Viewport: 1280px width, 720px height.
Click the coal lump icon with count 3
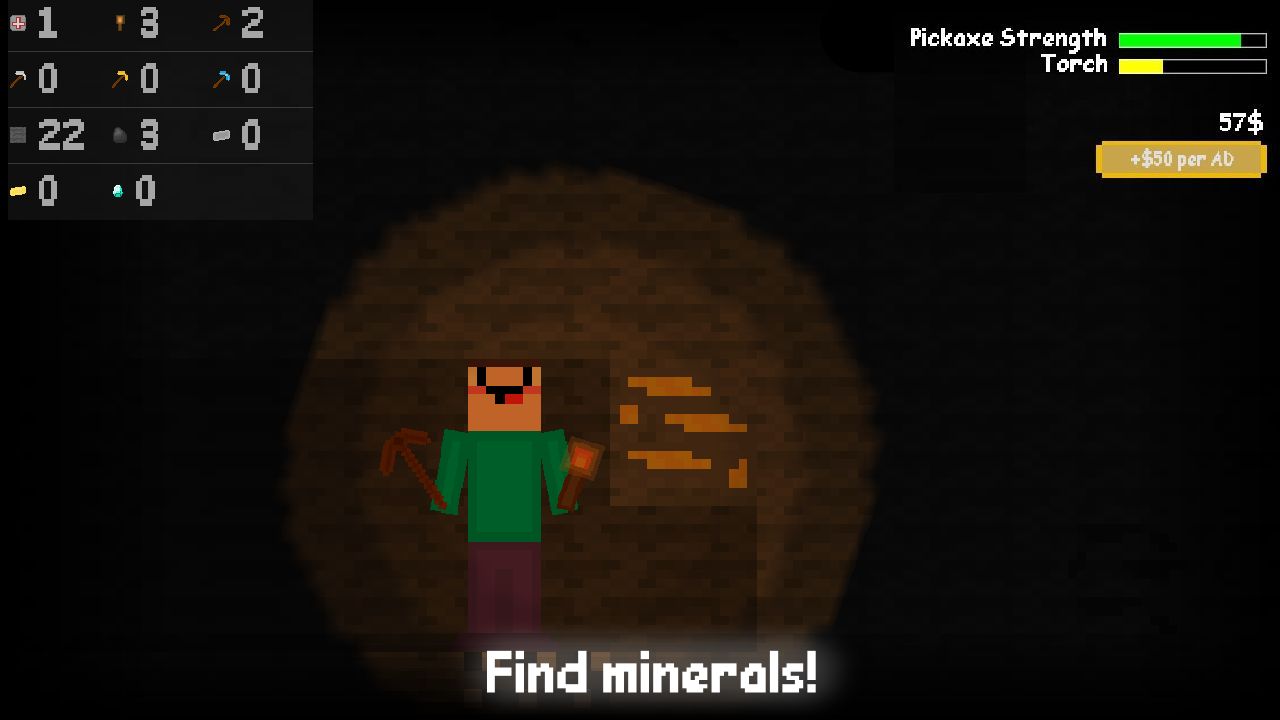[120, 134]
